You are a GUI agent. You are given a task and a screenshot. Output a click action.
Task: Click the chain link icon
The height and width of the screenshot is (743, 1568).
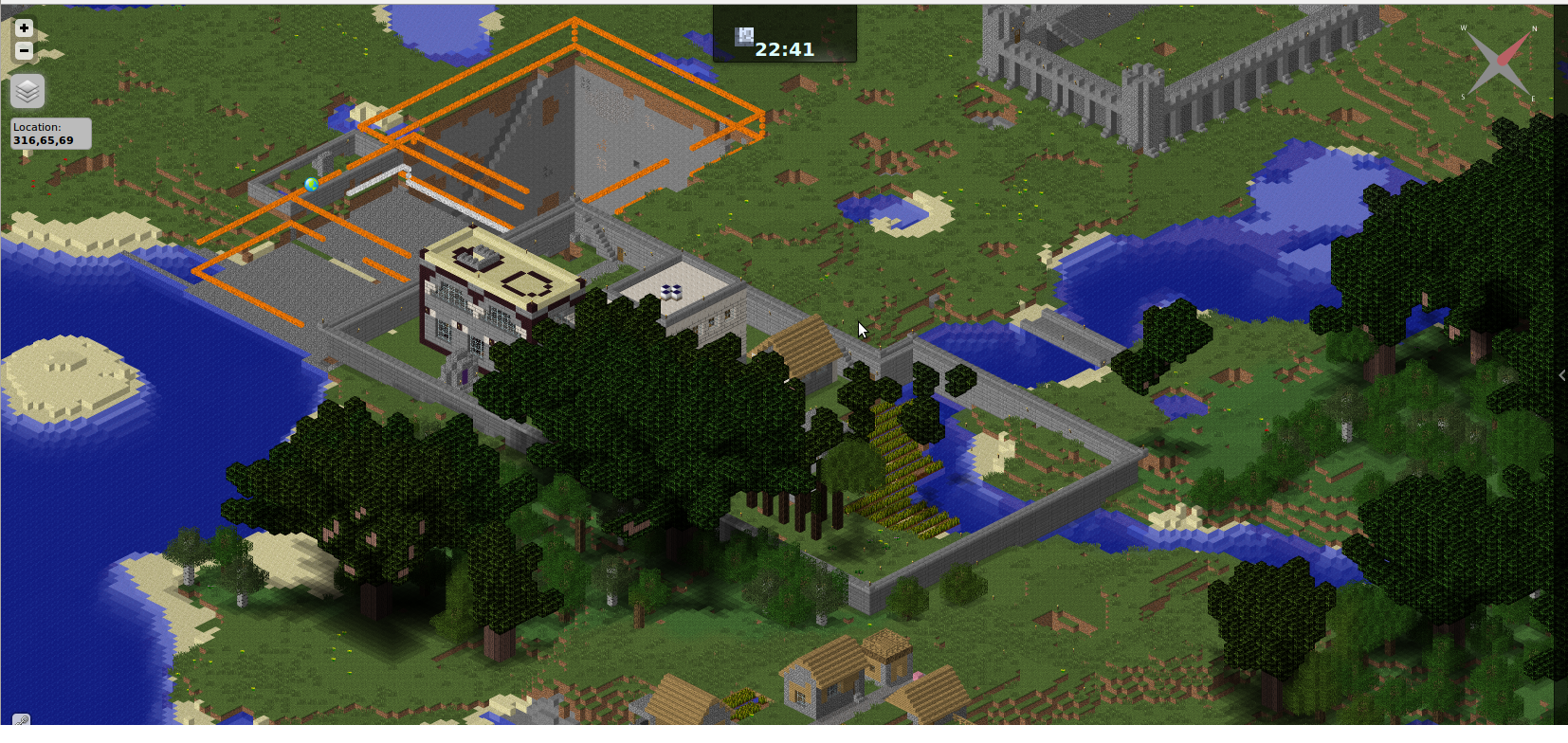[21, 722]
